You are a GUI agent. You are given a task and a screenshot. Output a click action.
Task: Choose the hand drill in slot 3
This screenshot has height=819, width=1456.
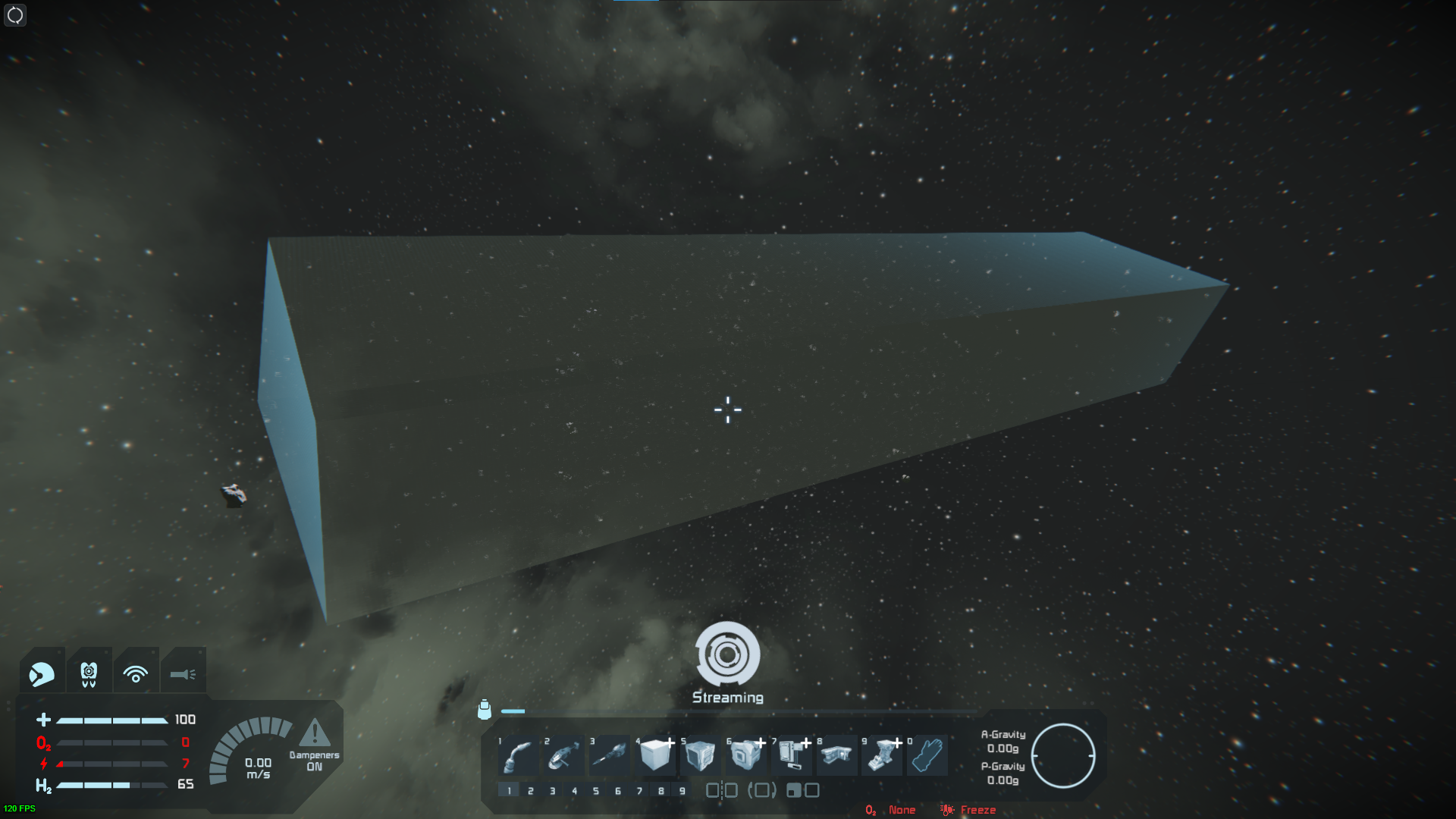coord(610,755)
